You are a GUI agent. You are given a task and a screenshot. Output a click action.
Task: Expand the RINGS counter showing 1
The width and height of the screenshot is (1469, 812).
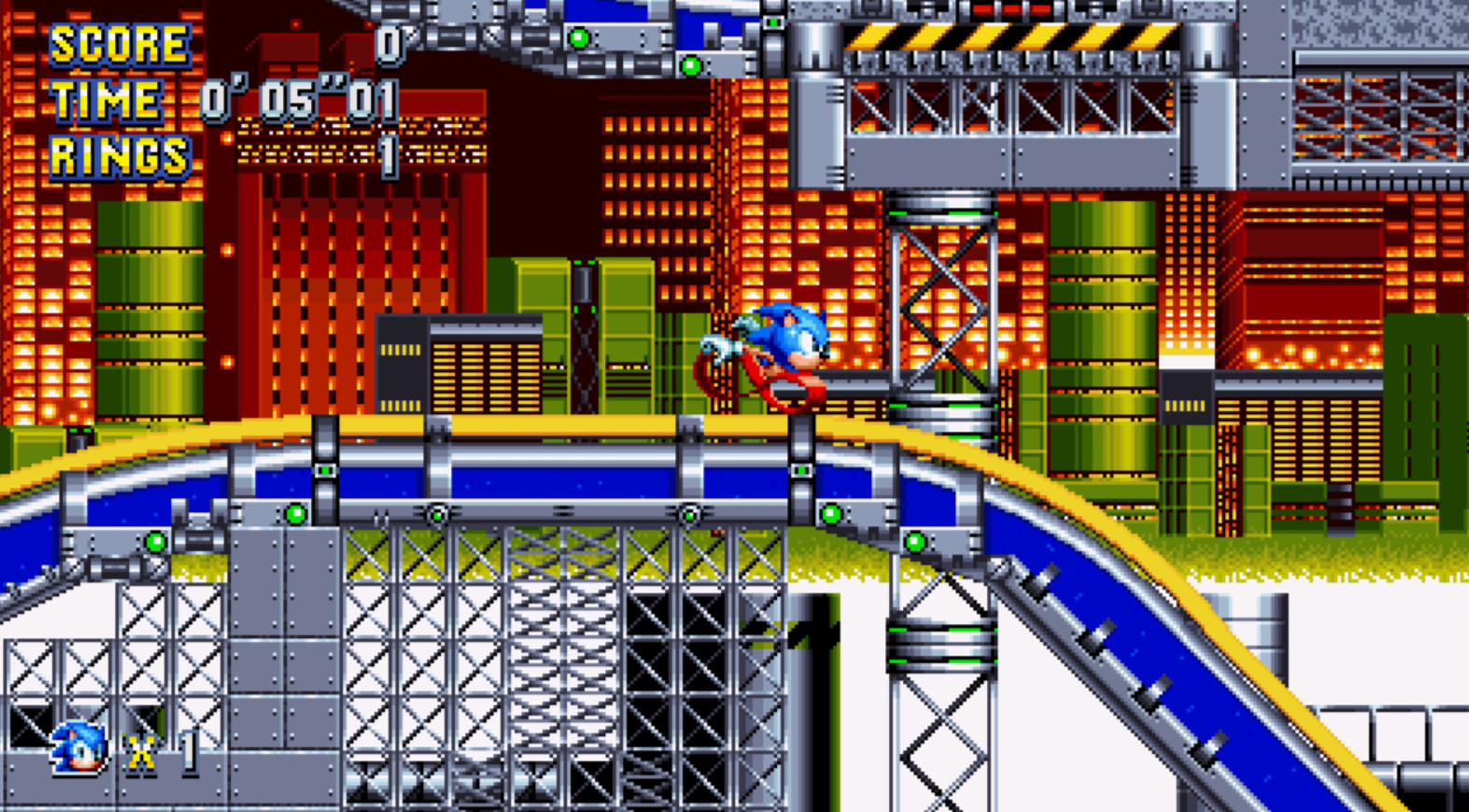392,152
